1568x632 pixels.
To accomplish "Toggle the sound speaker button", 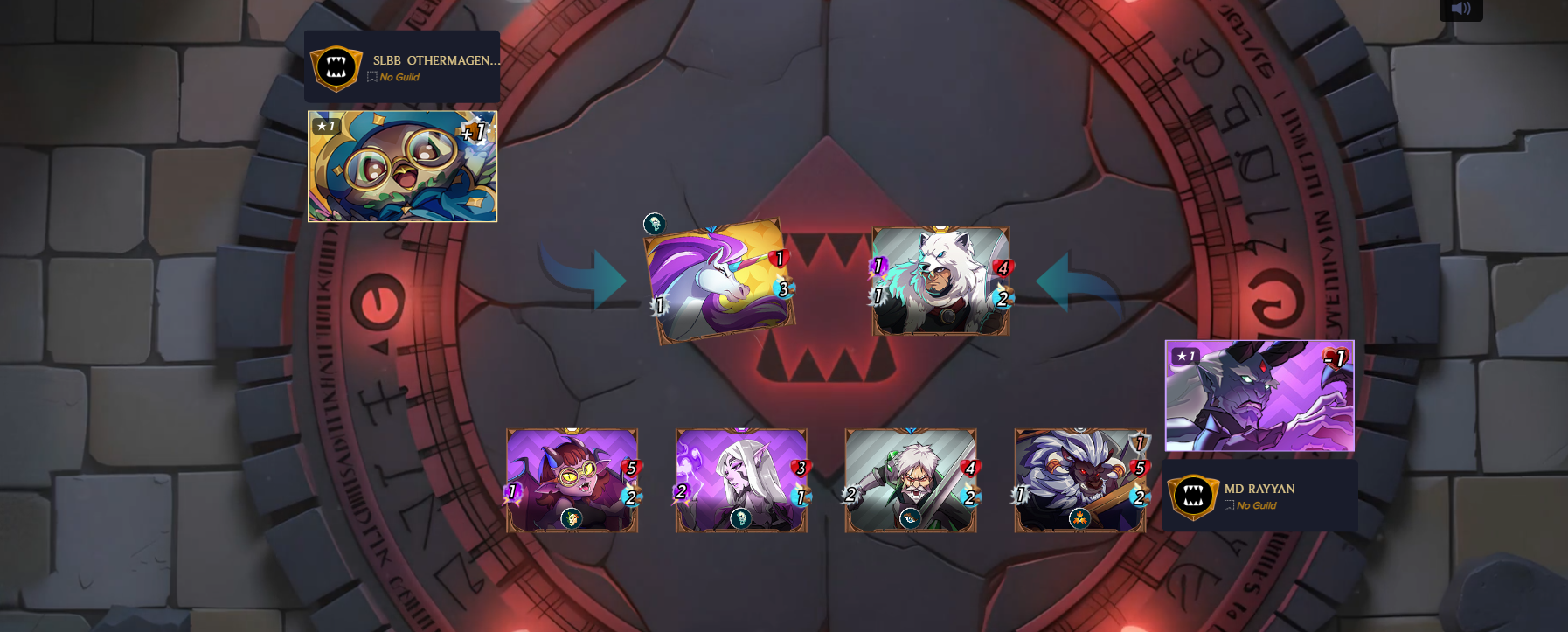I will (1460, 10).
